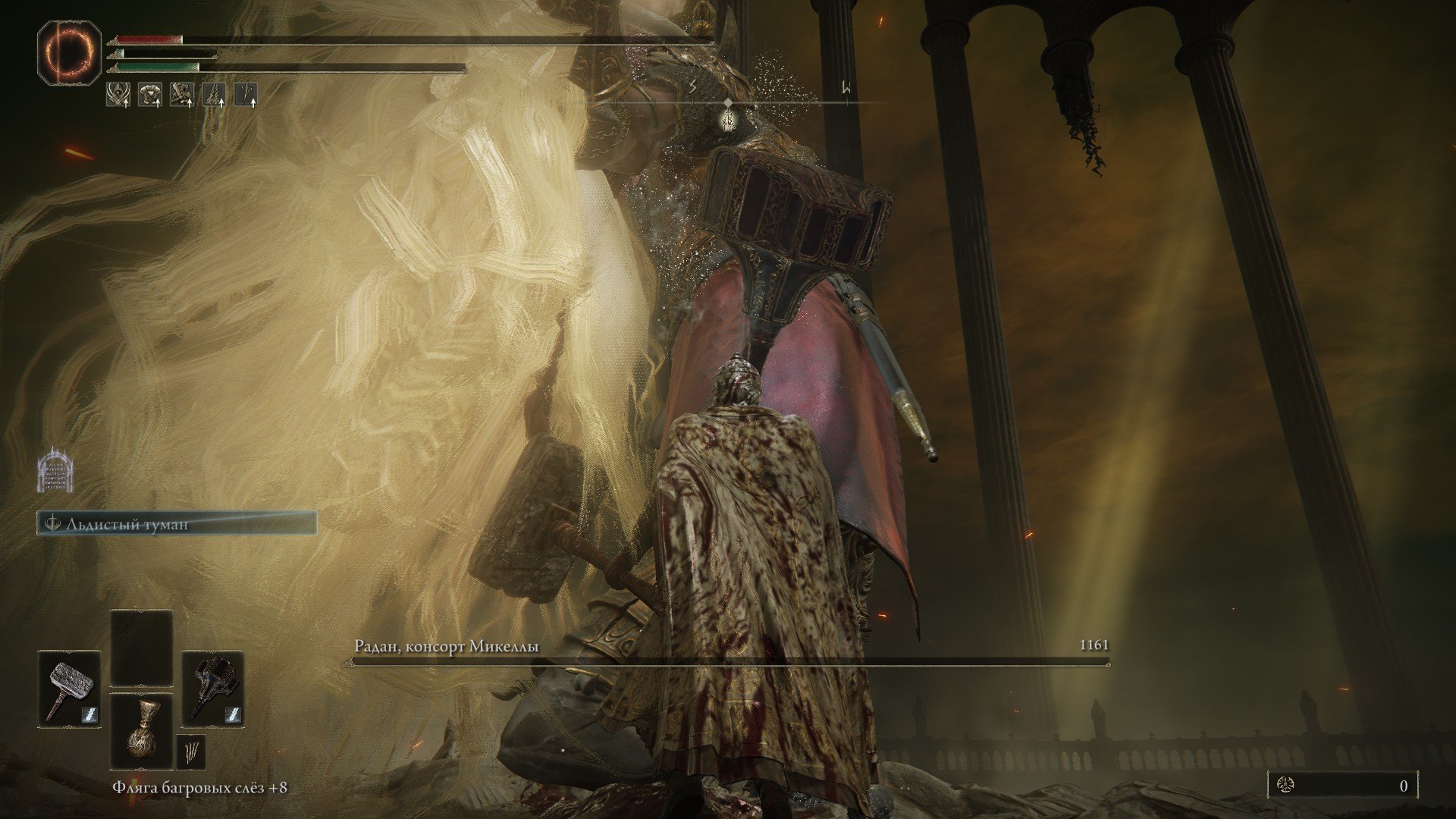
Task: Click the empty spell slot above the flask
Action: pyautogui.click(x=142, y=649)
